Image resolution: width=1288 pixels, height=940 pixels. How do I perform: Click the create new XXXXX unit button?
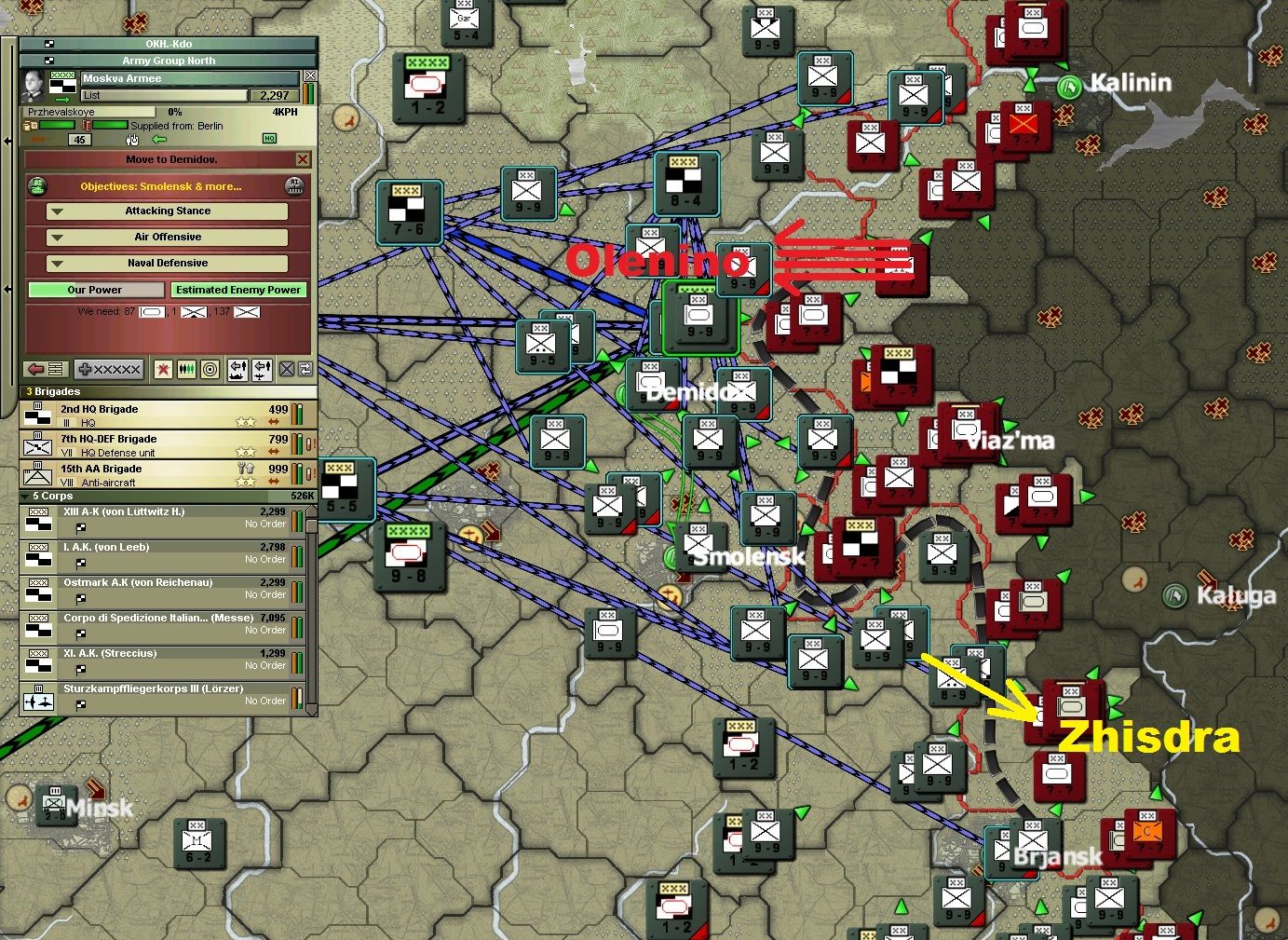[x=109, y=370]
